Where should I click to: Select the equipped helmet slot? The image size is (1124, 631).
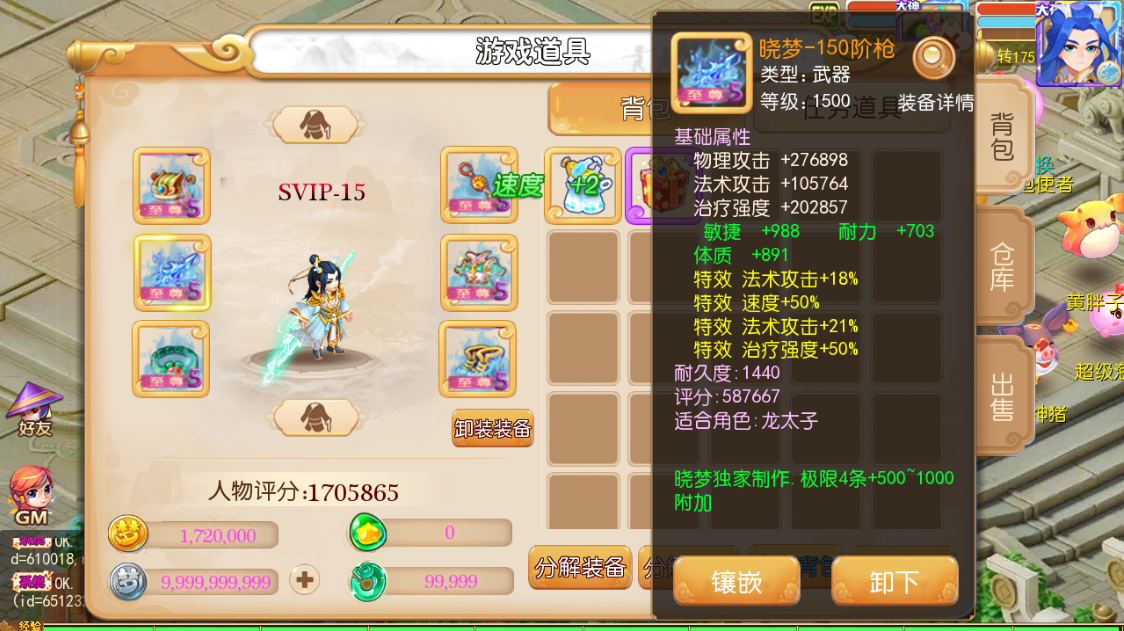172,186
